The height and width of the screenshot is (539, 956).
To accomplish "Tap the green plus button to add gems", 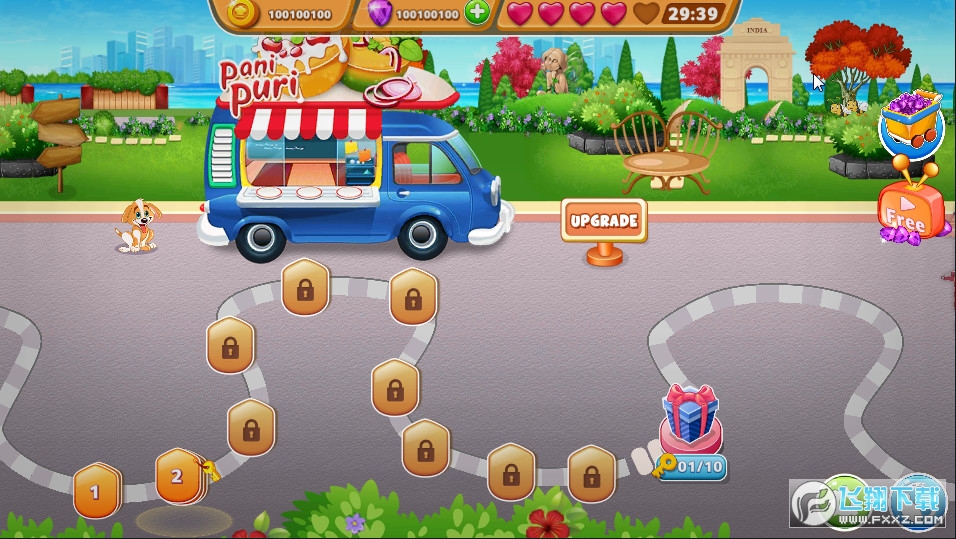I will [x=478, y=13].
